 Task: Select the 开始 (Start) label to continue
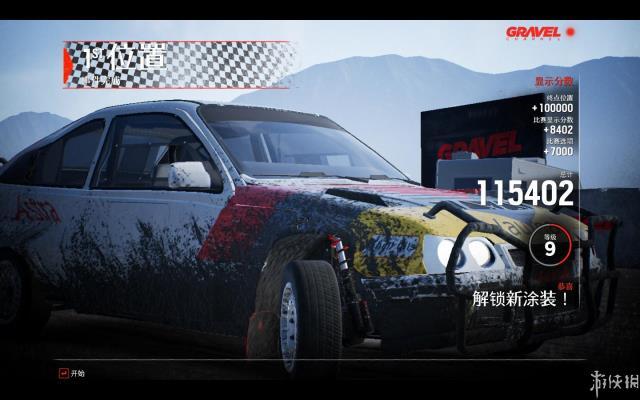tap(78, 373)
